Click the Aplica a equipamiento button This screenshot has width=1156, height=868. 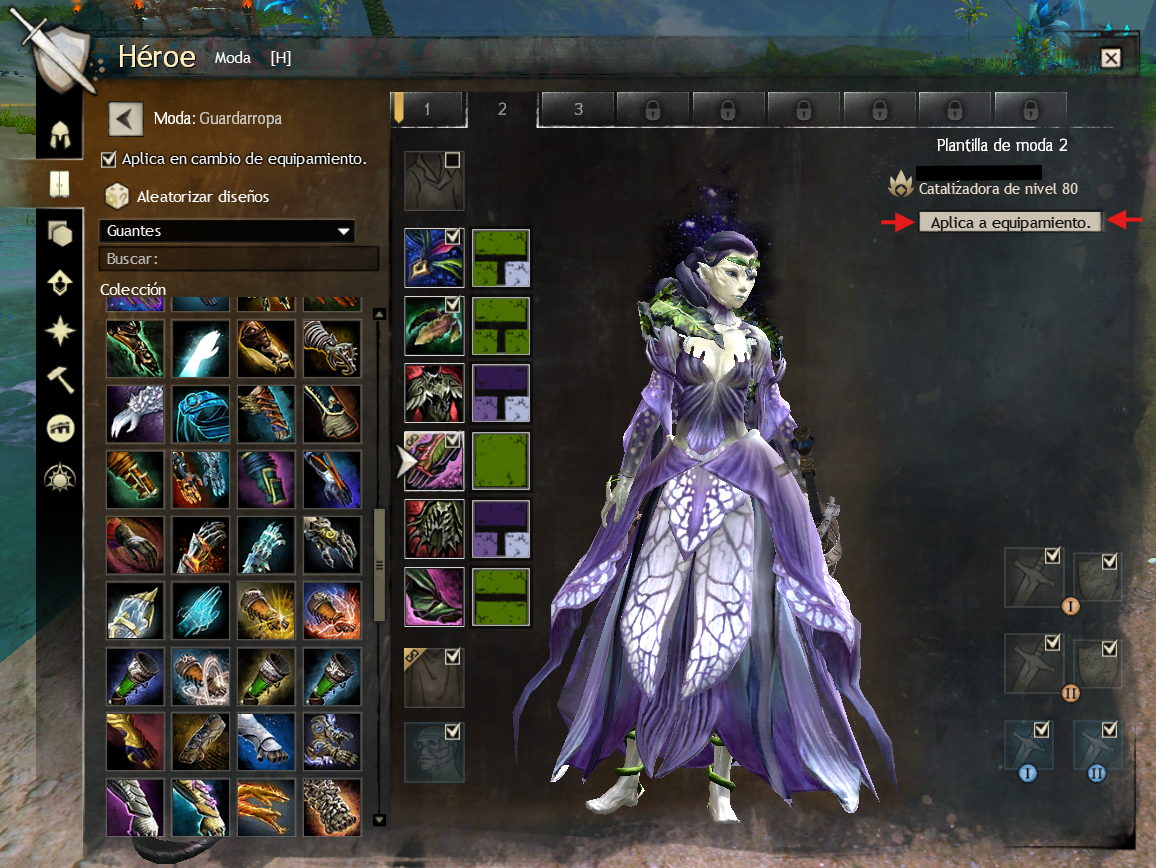1010,222
